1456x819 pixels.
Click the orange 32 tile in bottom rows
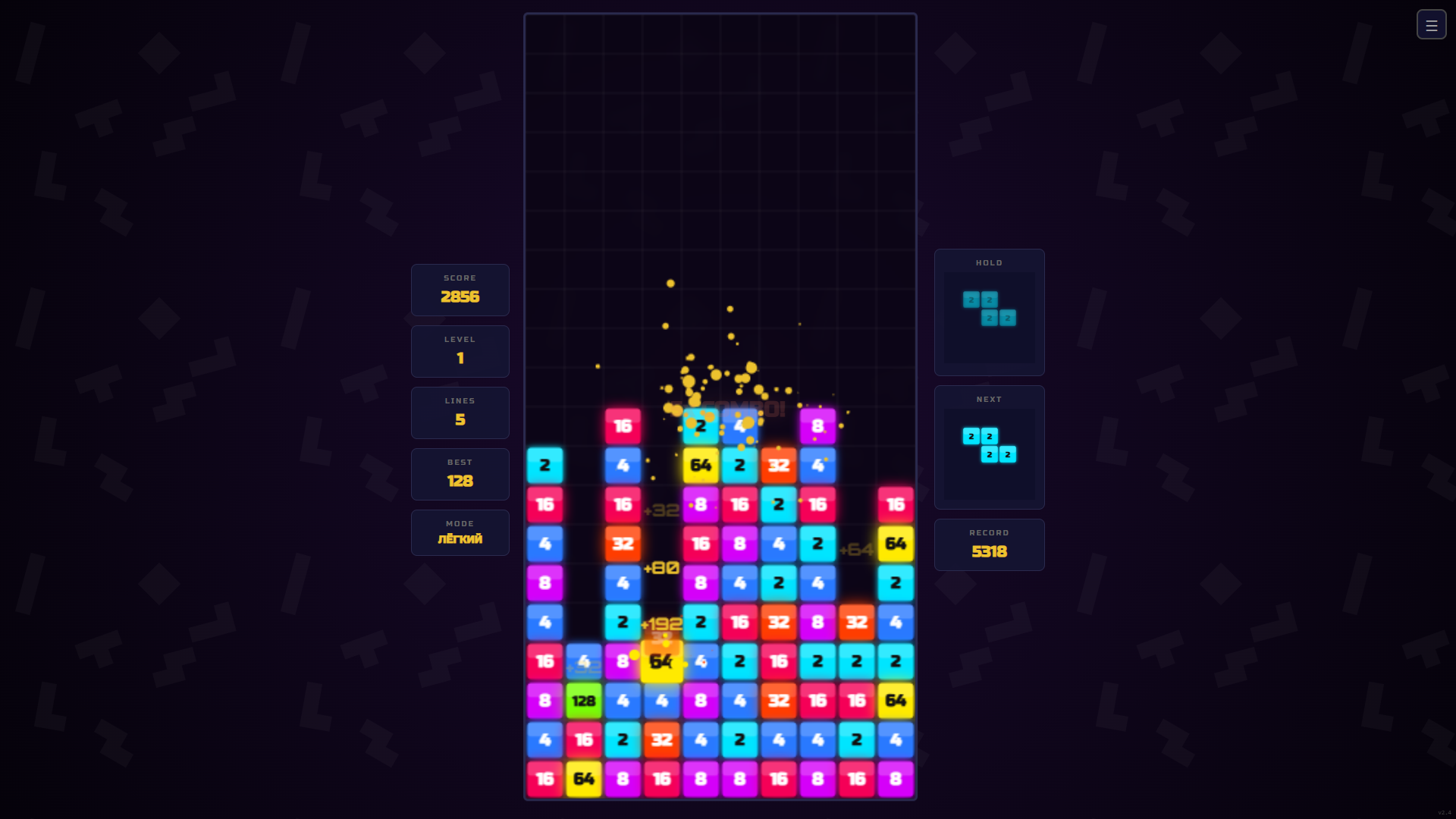tap(662, 740)
